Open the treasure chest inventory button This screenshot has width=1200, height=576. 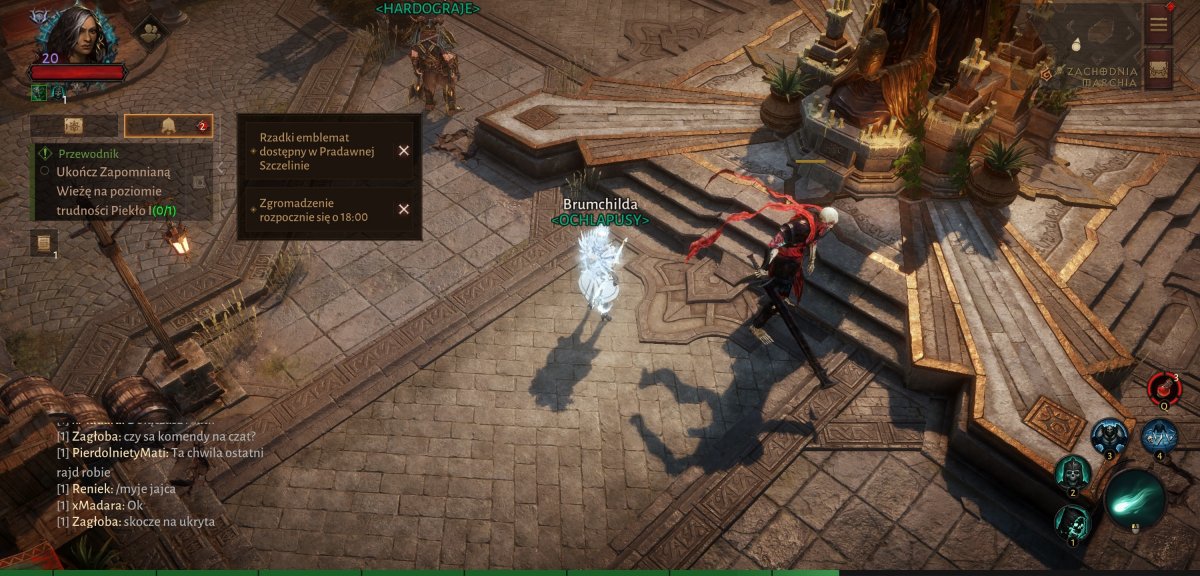point(1158,68)
